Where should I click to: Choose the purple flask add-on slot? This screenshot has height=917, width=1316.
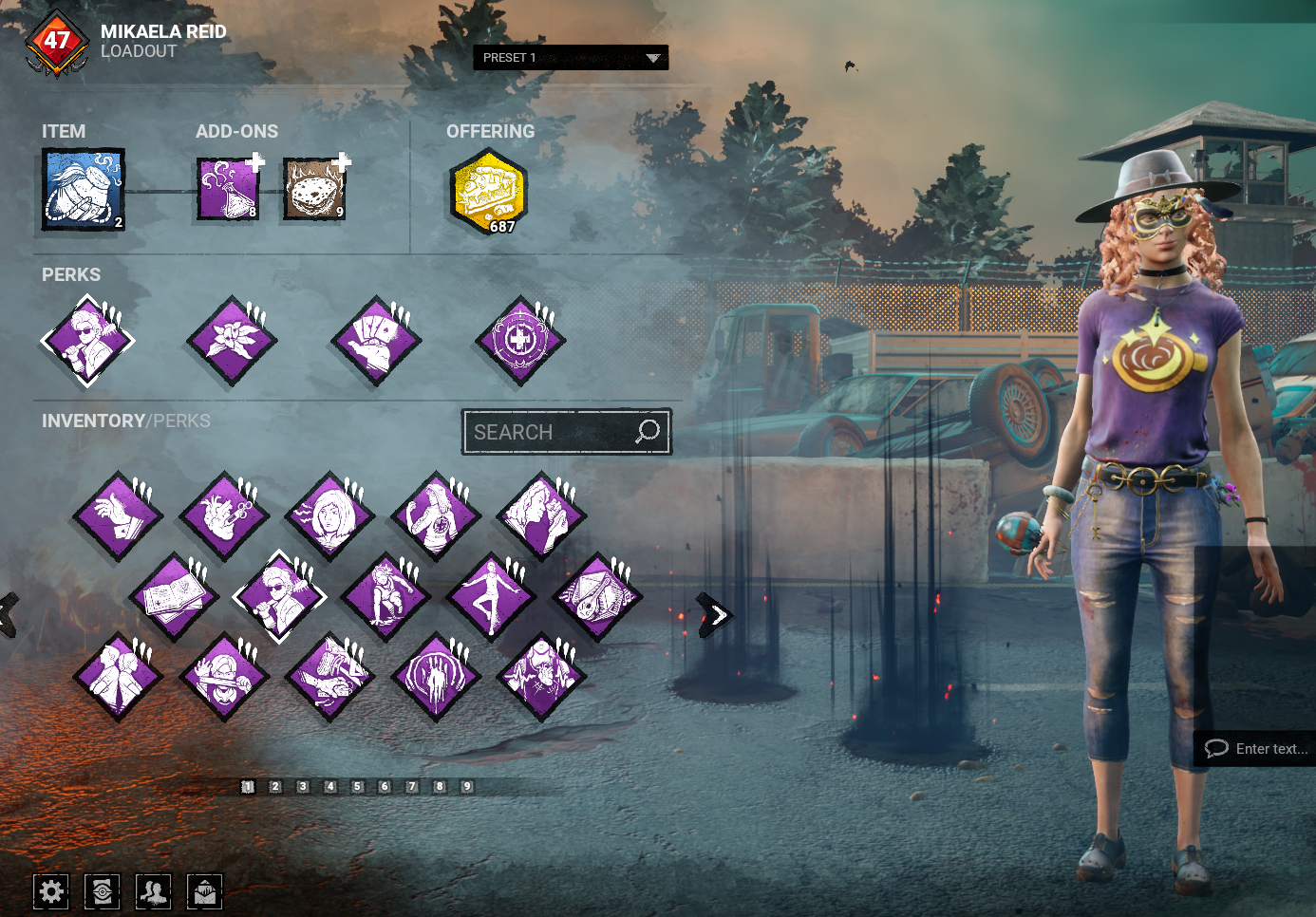pos(228,189)
